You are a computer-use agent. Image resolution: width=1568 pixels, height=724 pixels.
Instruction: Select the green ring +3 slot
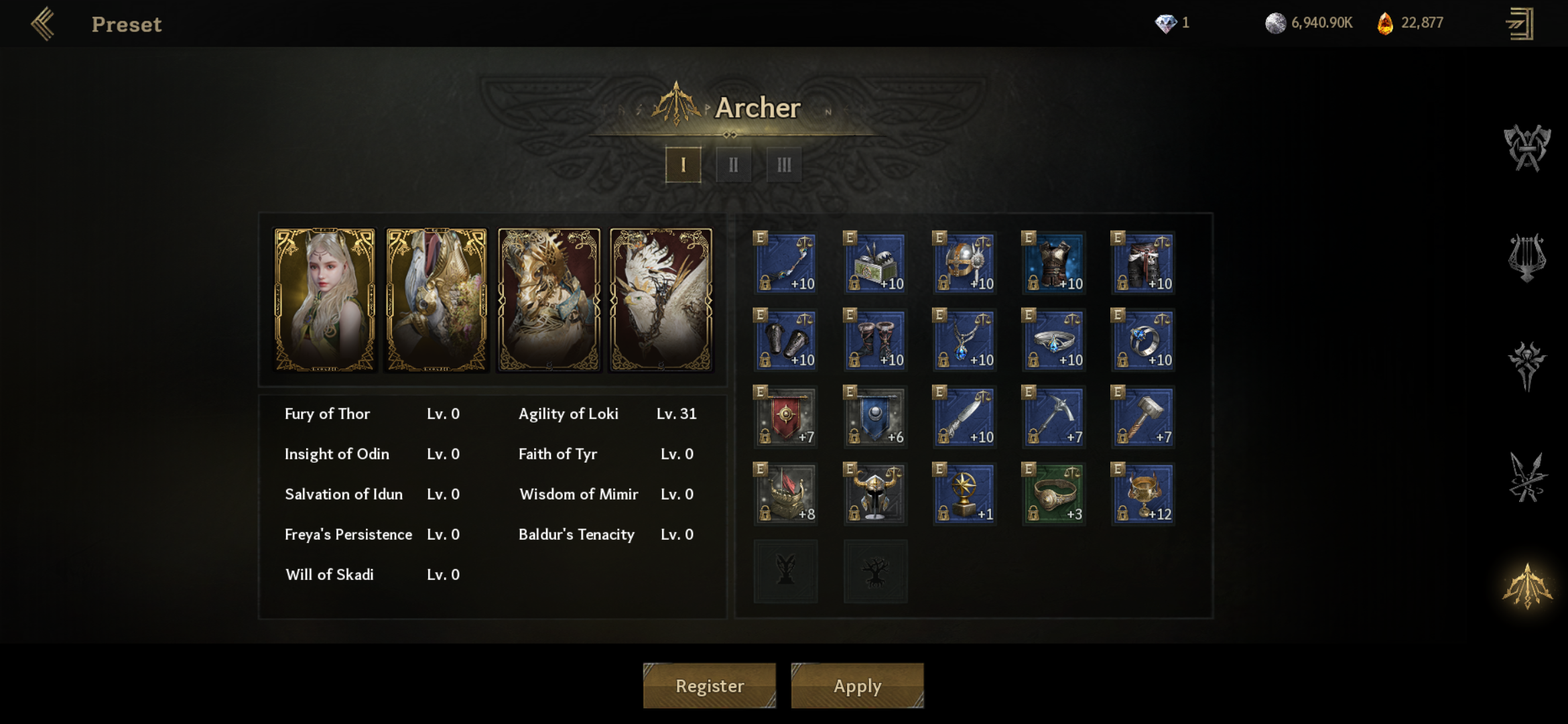[x=1054, y=494]
